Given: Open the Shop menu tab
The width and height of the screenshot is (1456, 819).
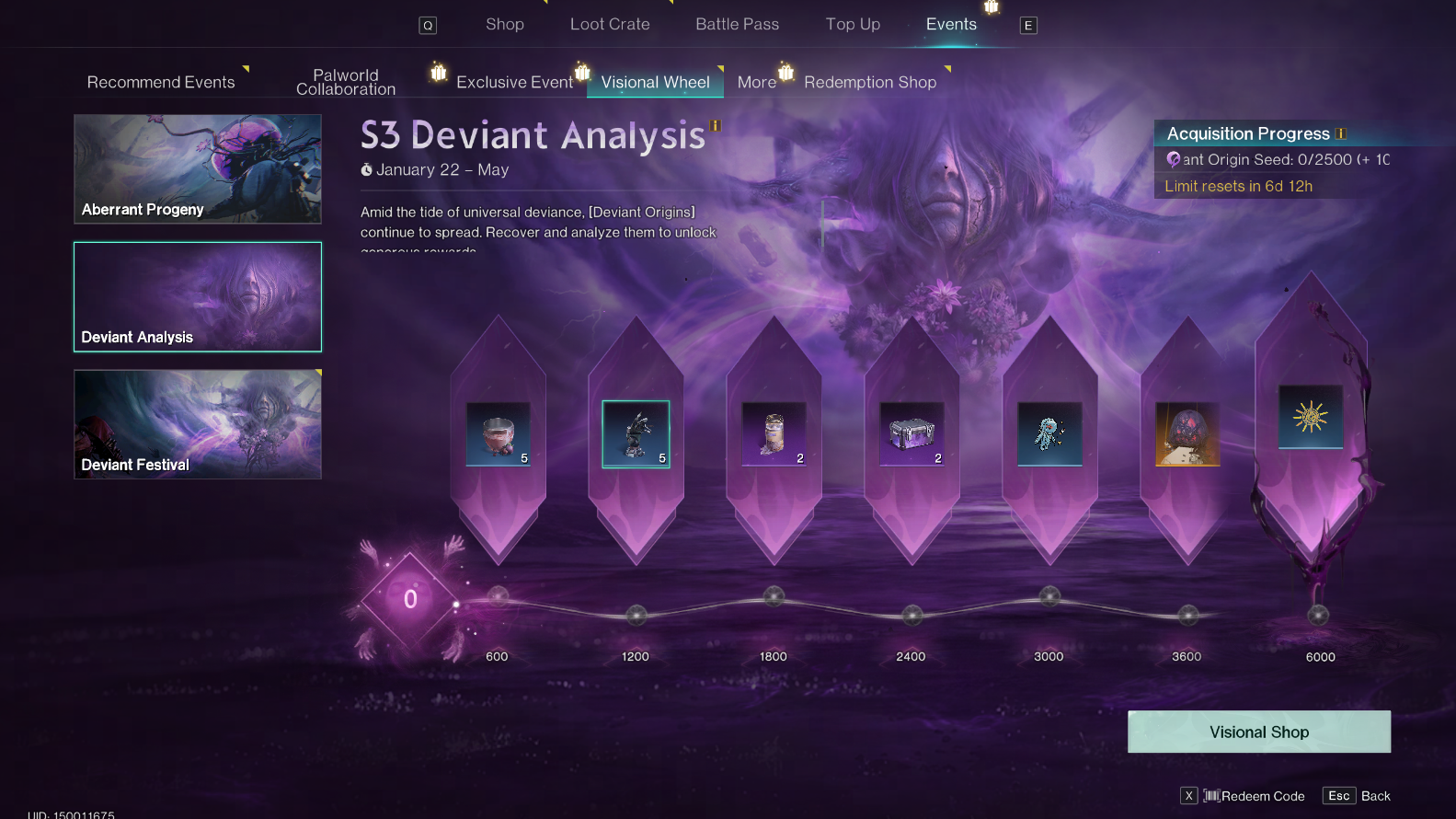Looking at the screenshot, I should [x=505, y=25].
